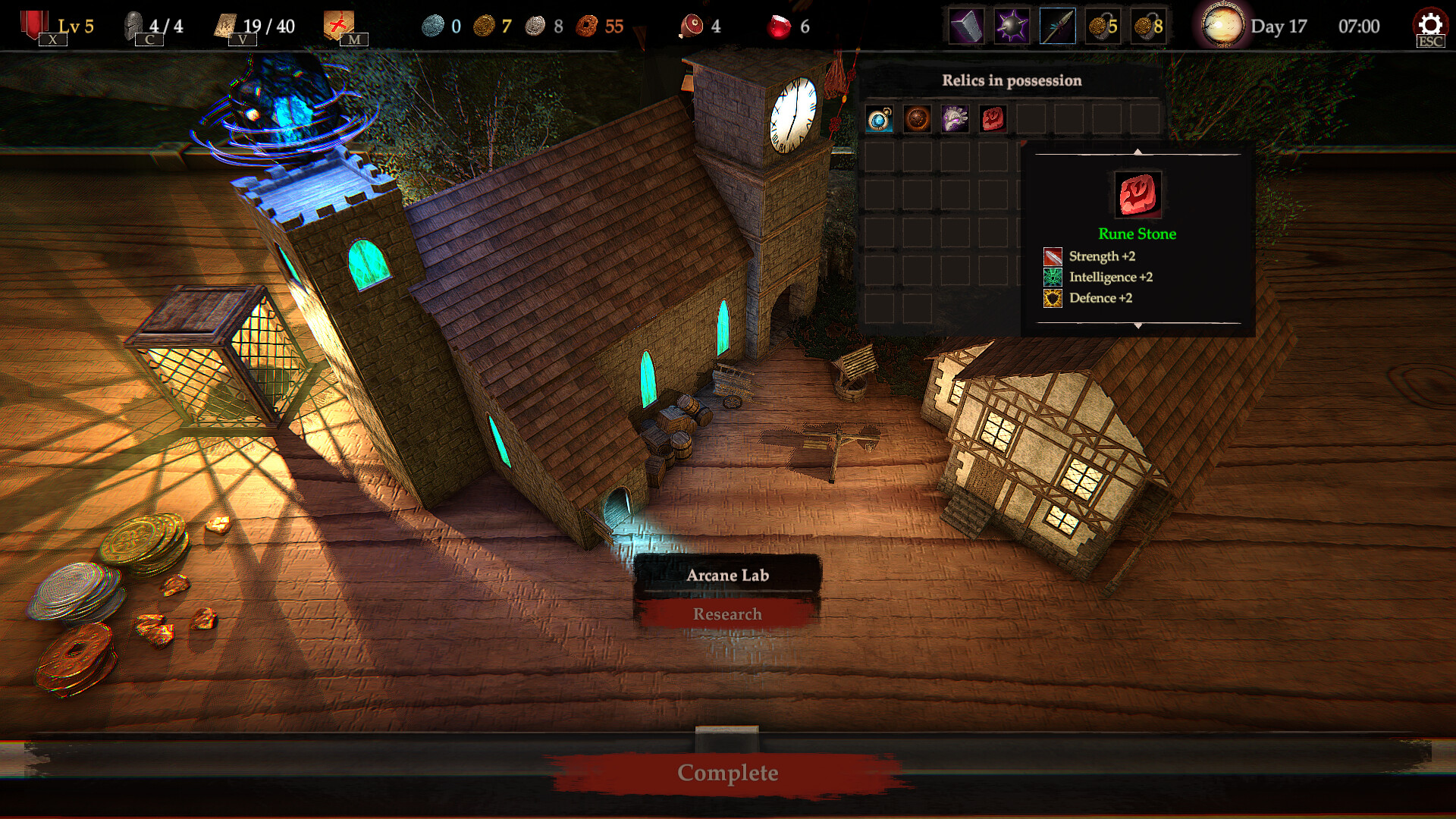Toggle the spear weapon selection
This screenshot has height=819, width=1456.
tap(1059, 24)
